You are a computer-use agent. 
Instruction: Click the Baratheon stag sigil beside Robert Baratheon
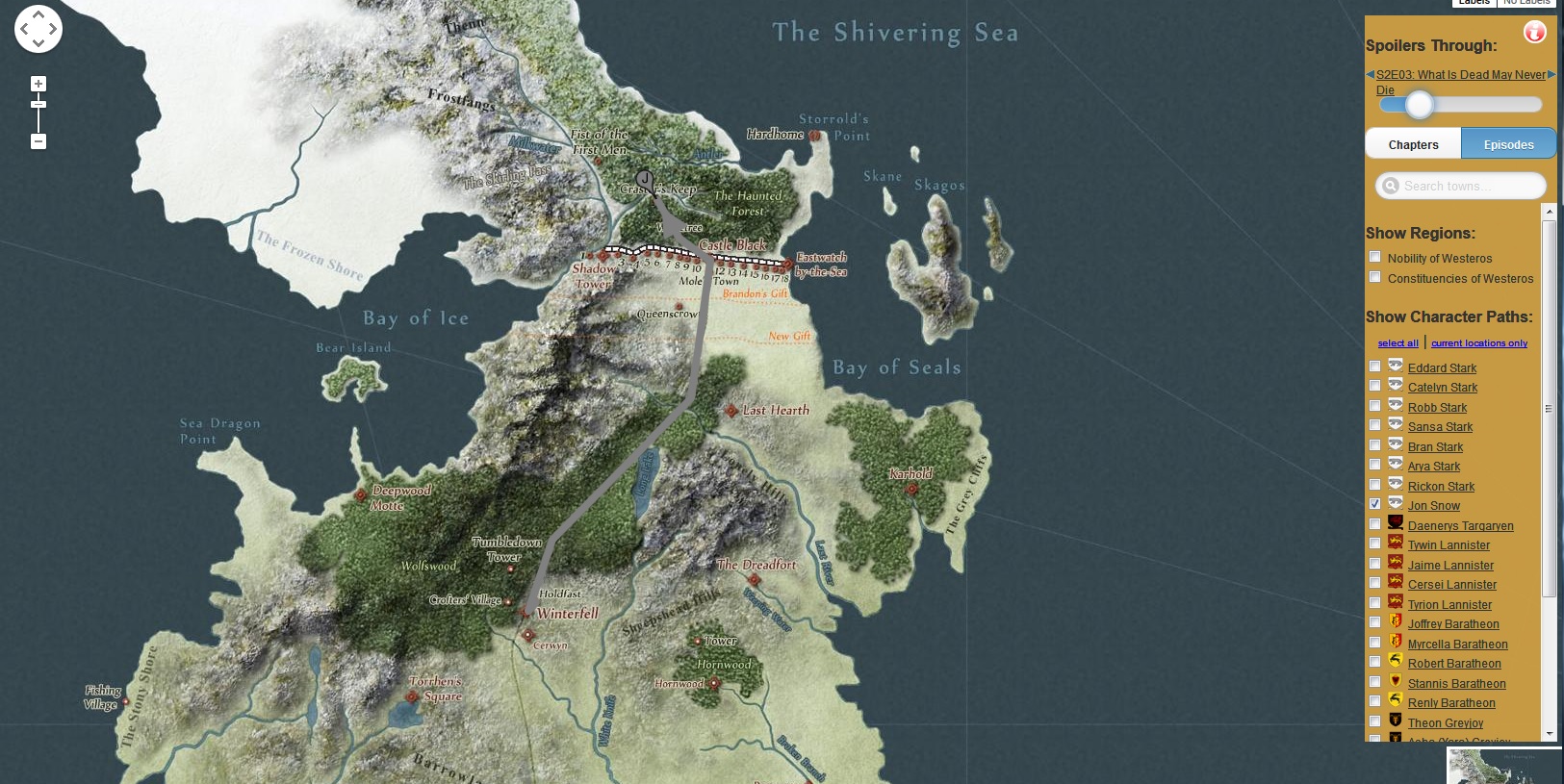(x=1395, y=661)
